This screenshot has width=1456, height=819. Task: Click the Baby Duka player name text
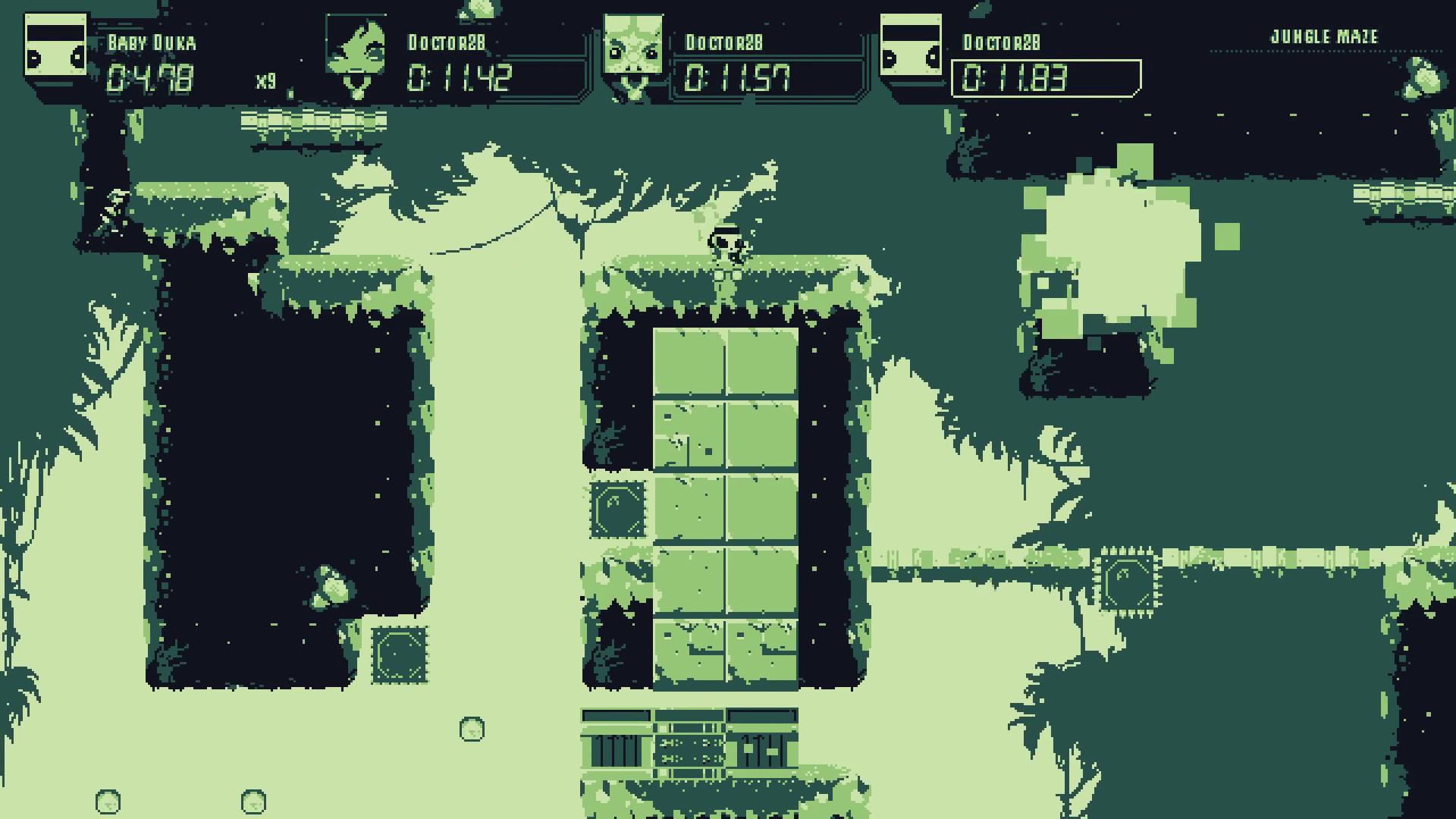click(150, 43)
